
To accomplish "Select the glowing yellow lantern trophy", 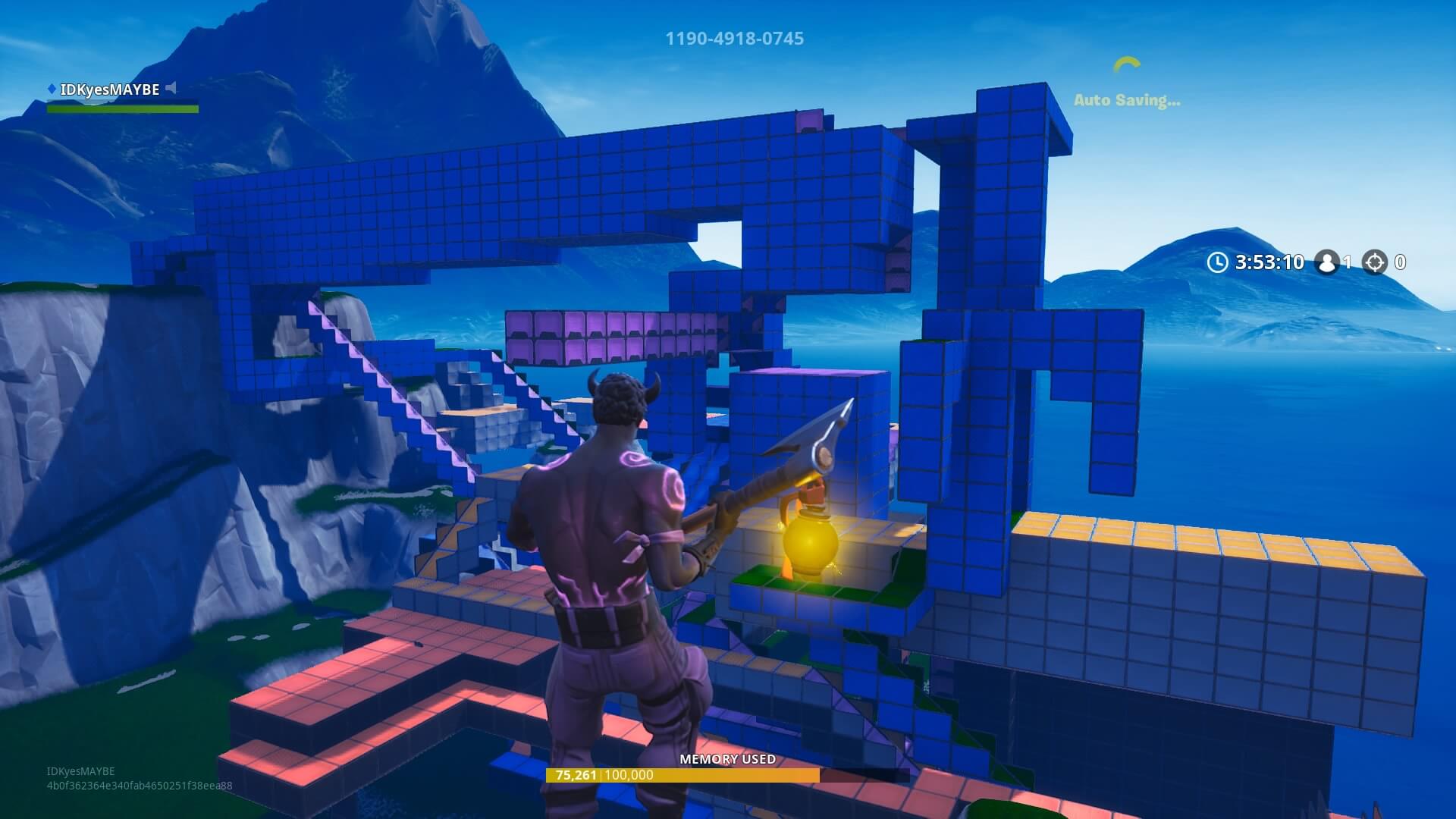I will (x=809, y=542).
